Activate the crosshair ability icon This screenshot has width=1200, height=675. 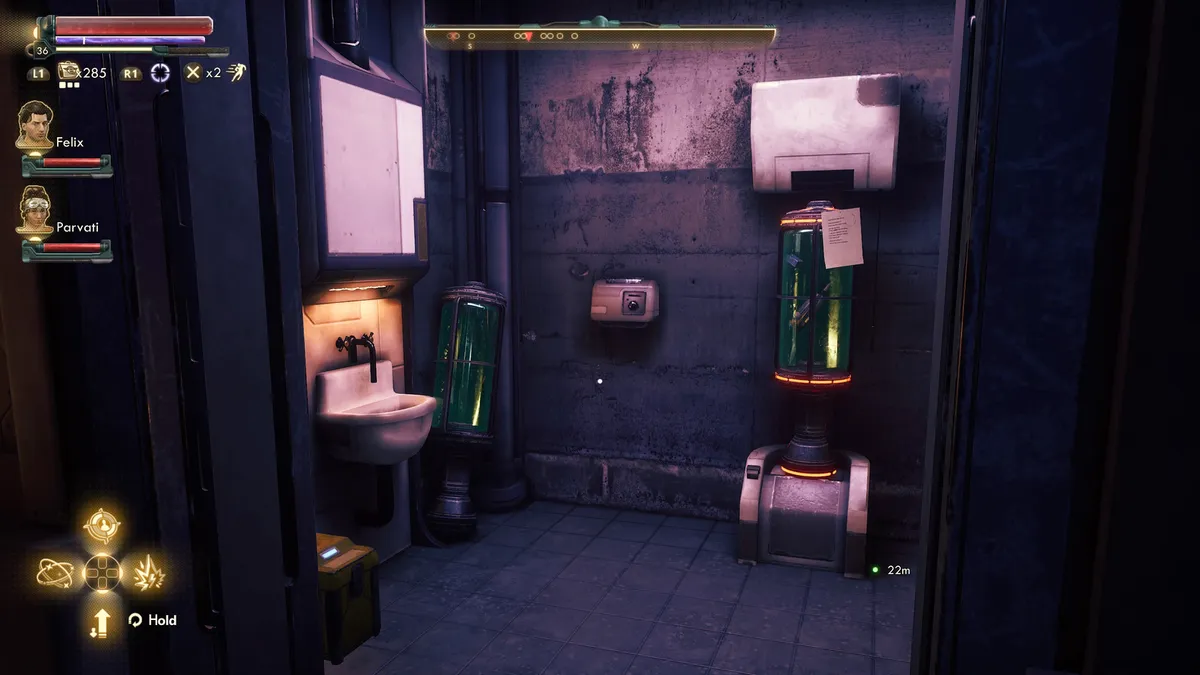[160, 72]
